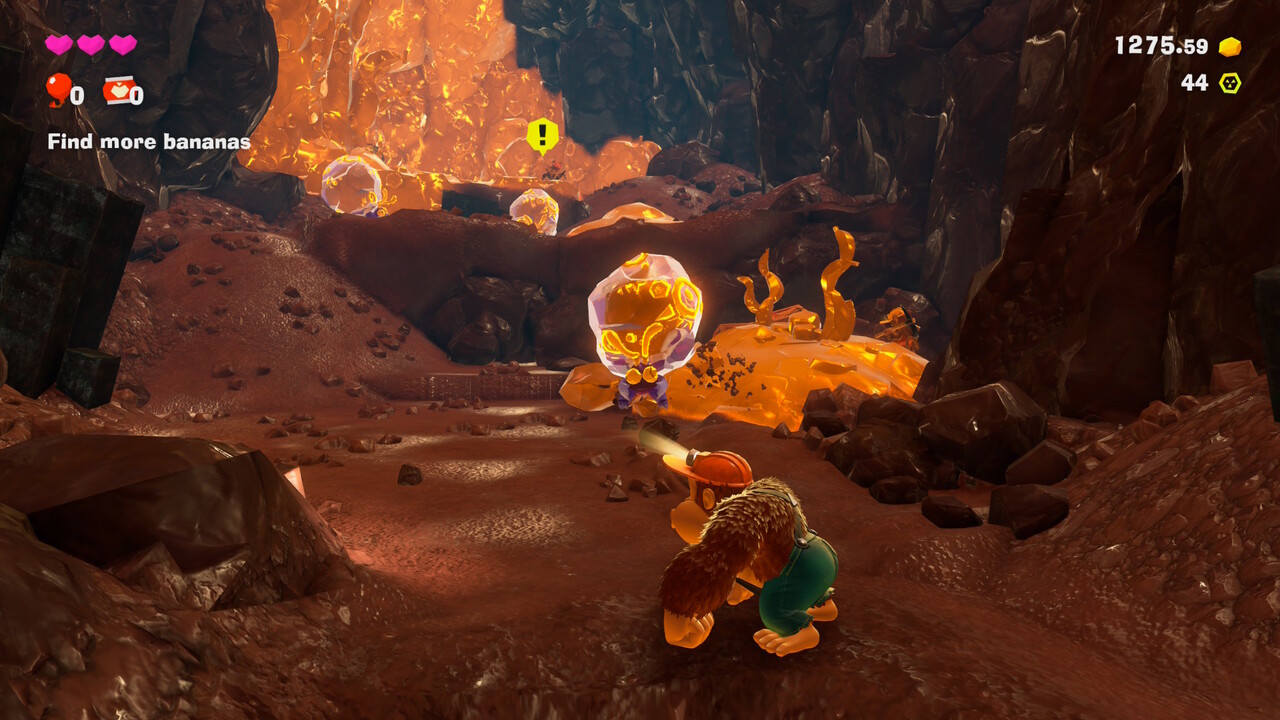Select the red balloon item icon
The image size is (1280, 720).
click(x=58, y=89)
